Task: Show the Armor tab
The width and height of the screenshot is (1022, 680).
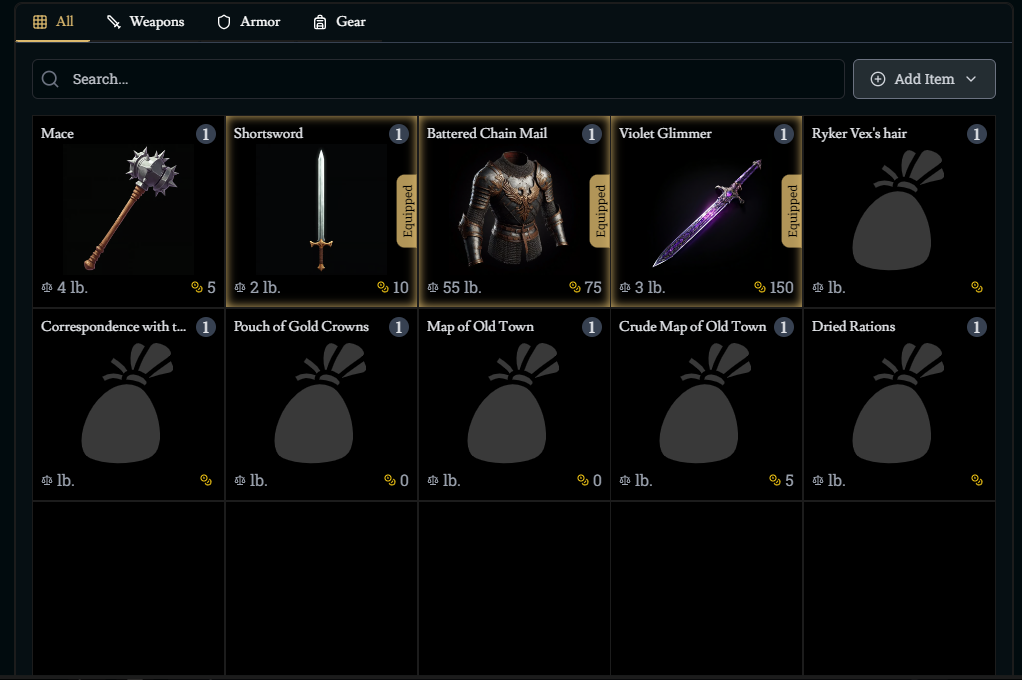Action: click(249, 22)
